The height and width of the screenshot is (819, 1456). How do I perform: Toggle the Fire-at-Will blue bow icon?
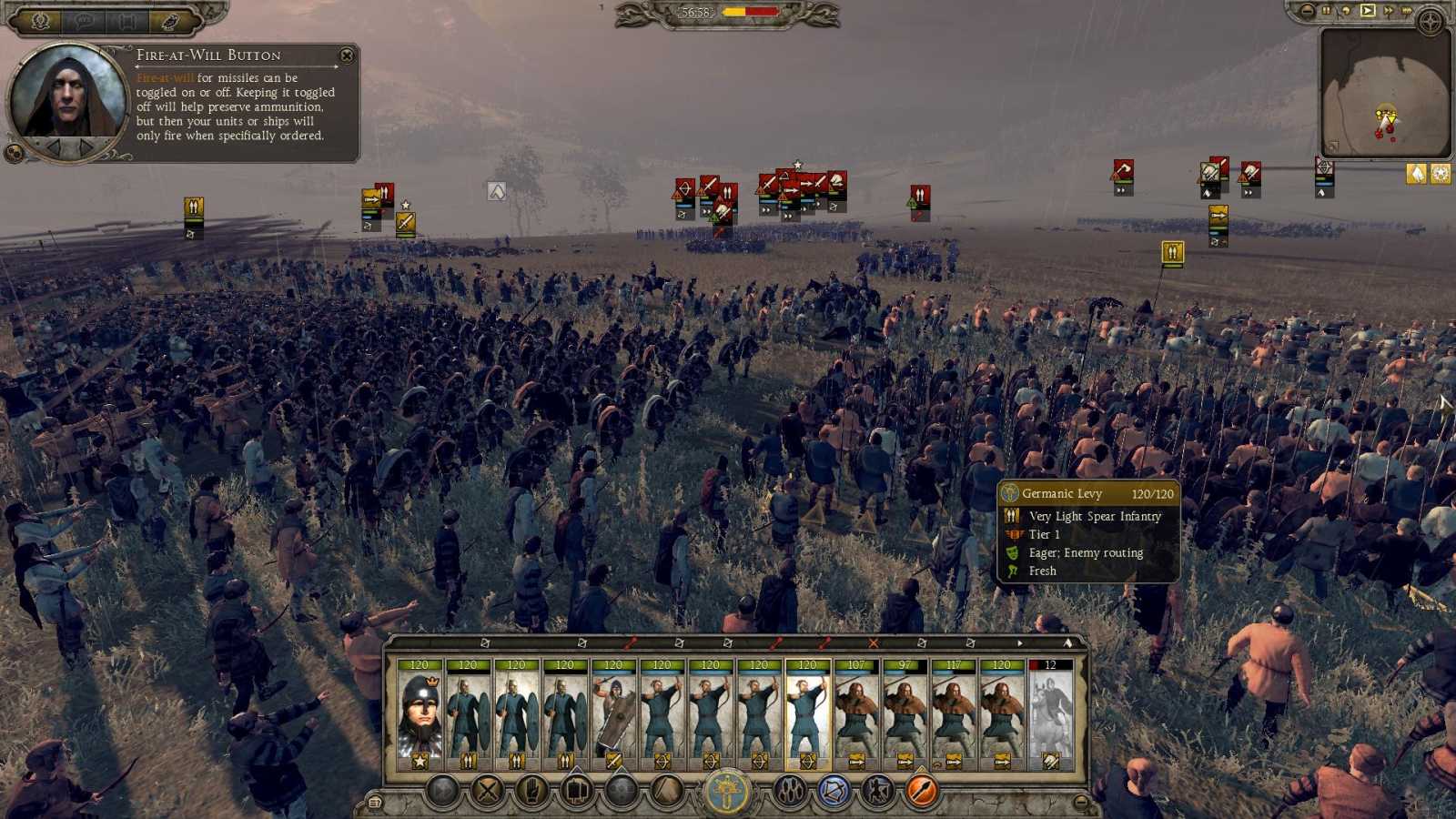(x=833, y=788)
